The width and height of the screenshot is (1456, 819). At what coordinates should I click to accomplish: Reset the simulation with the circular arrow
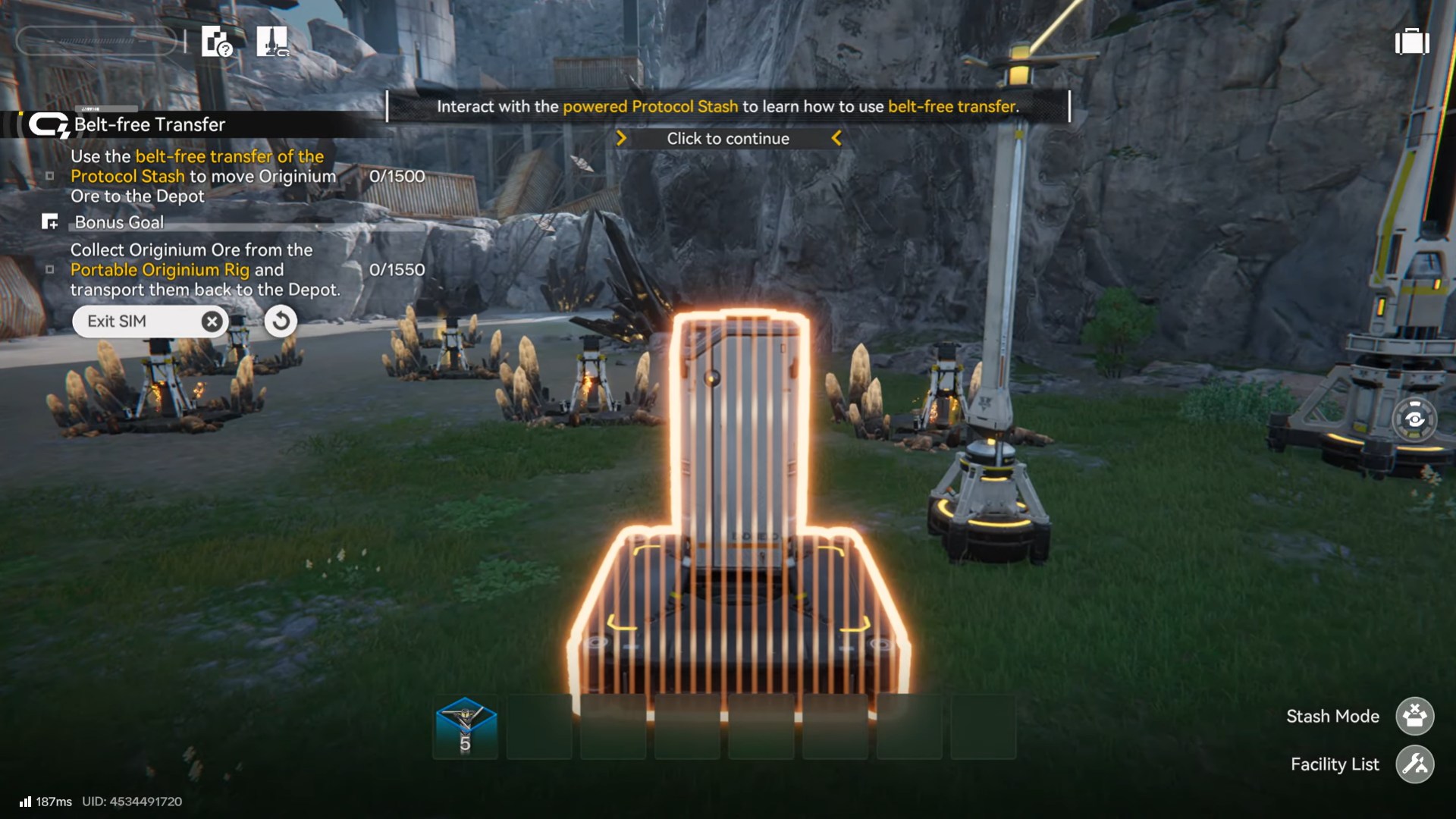[281, 322]
